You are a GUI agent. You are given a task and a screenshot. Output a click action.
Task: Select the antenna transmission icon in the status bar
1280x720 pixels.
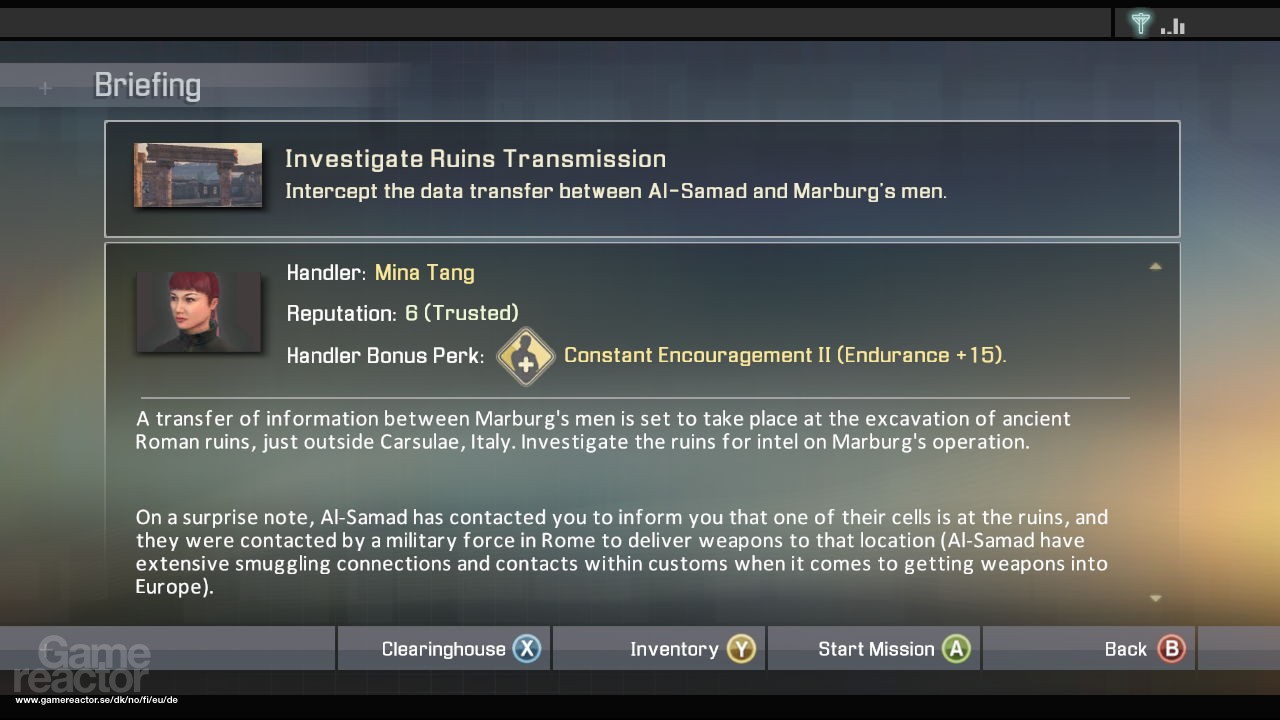pyautogui.click(x=1140, y=22)
